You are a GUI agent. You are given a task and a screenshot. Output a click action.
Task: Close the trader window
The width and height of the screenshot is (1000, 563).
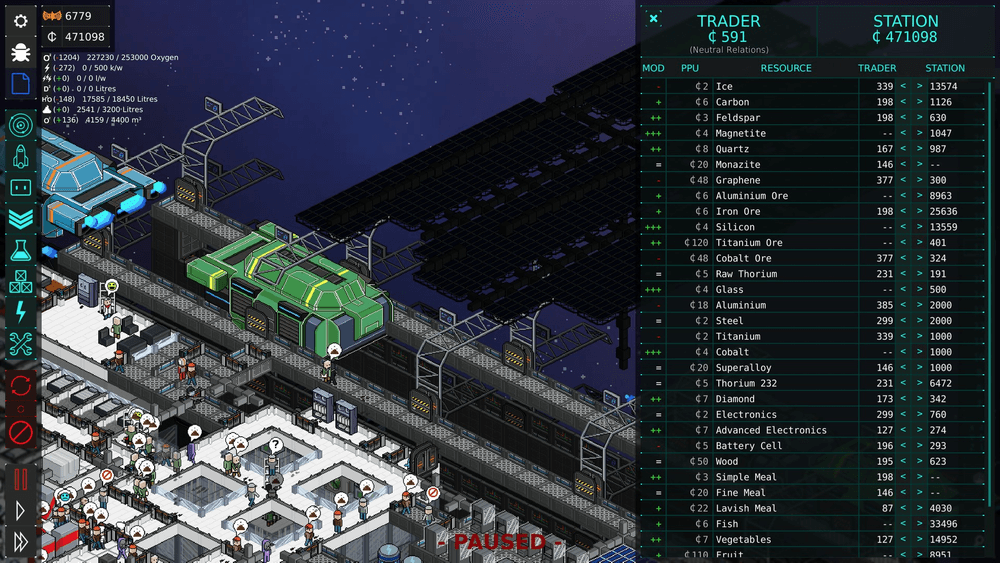point(653,19)
